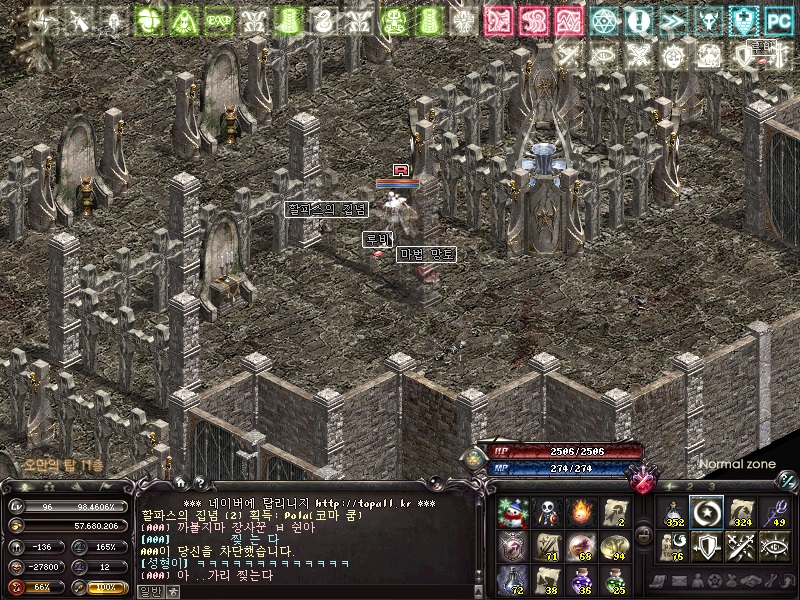This screenshot has width=800, height=600.
Task: Switch to hotbar page 2
Action: point(689,487)
